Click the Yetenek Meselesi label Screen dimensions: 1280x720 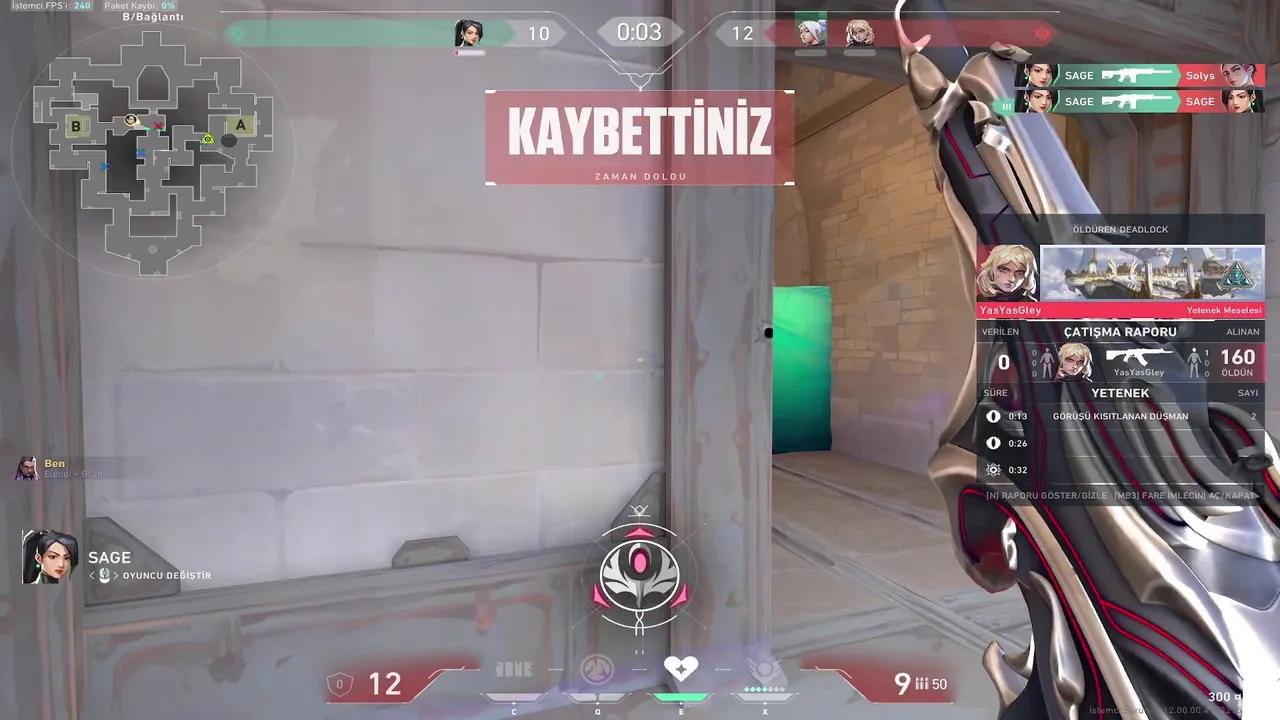point(1224,310)
